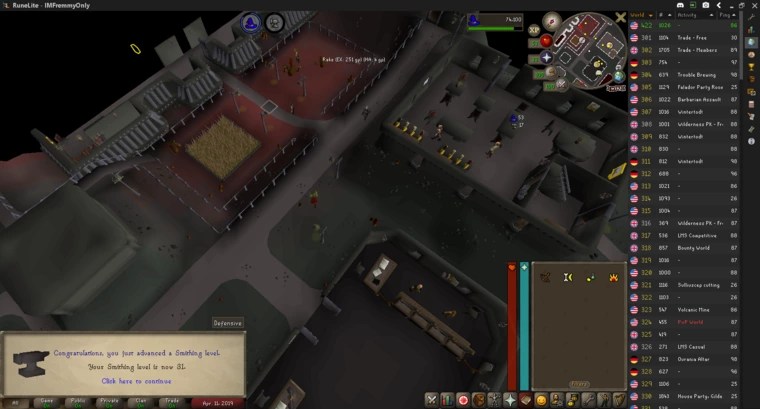Viewport: 760px width, 409px height.
Task: Select world 327 Ourania Altar
Action: (x=688, y=358)
